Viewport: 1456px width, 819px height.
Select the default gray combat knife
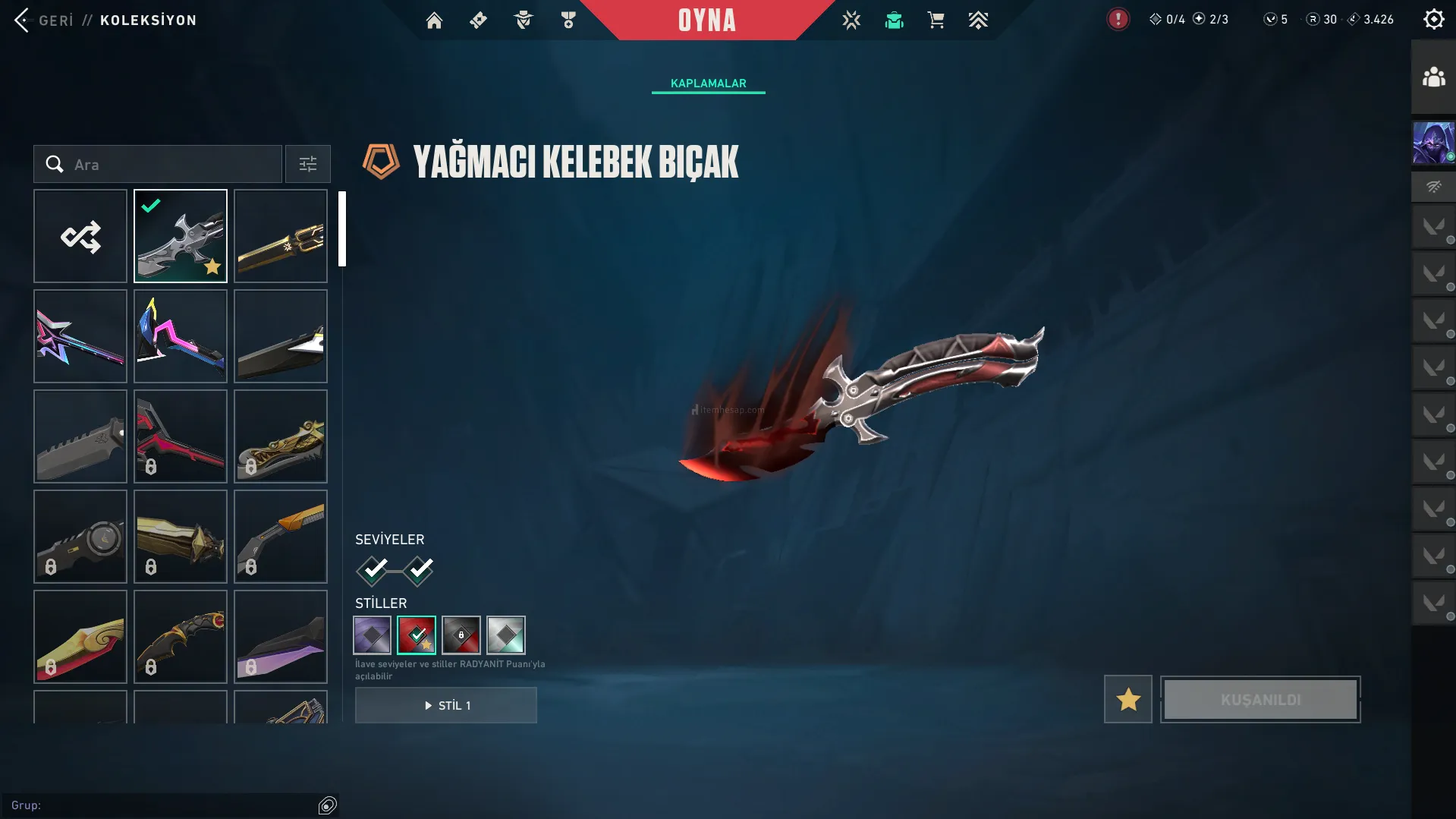click(x=80, y=436)
